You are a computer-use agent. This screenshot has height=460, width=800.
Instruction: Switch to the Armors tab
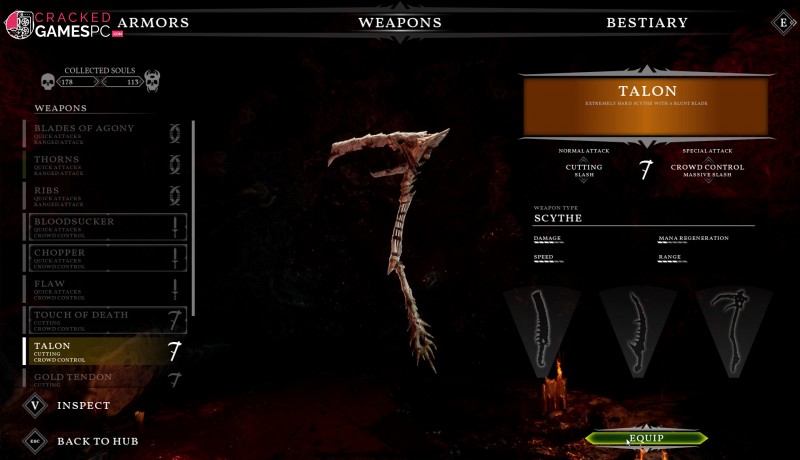tap(153, 22)
